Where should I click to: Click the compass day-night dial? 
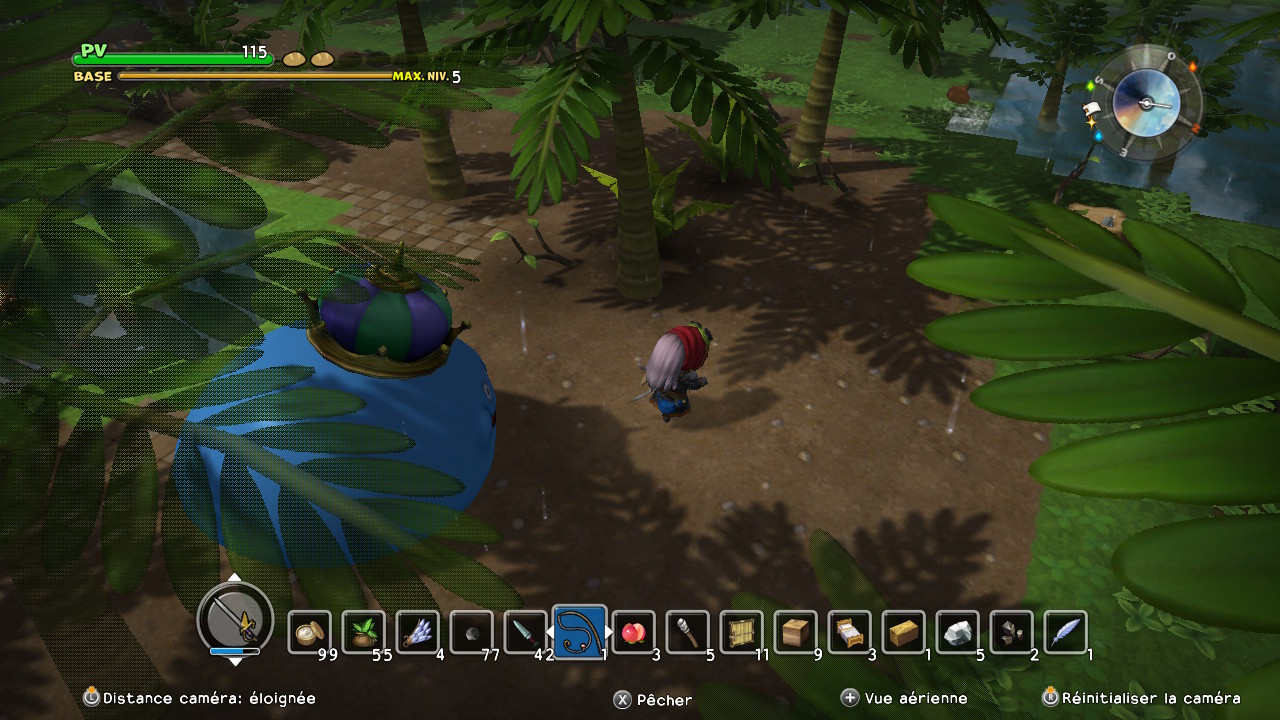pos(1146,102)
